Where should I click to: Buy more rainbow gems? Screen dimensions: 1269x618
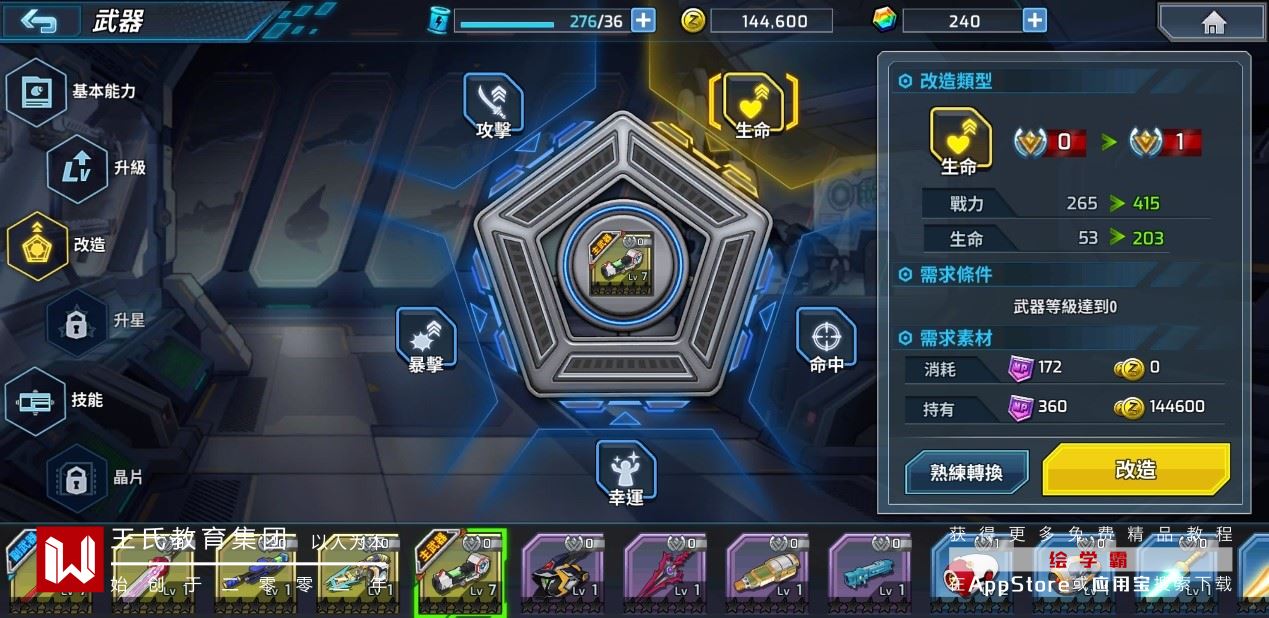click(x=1034, y=20)
